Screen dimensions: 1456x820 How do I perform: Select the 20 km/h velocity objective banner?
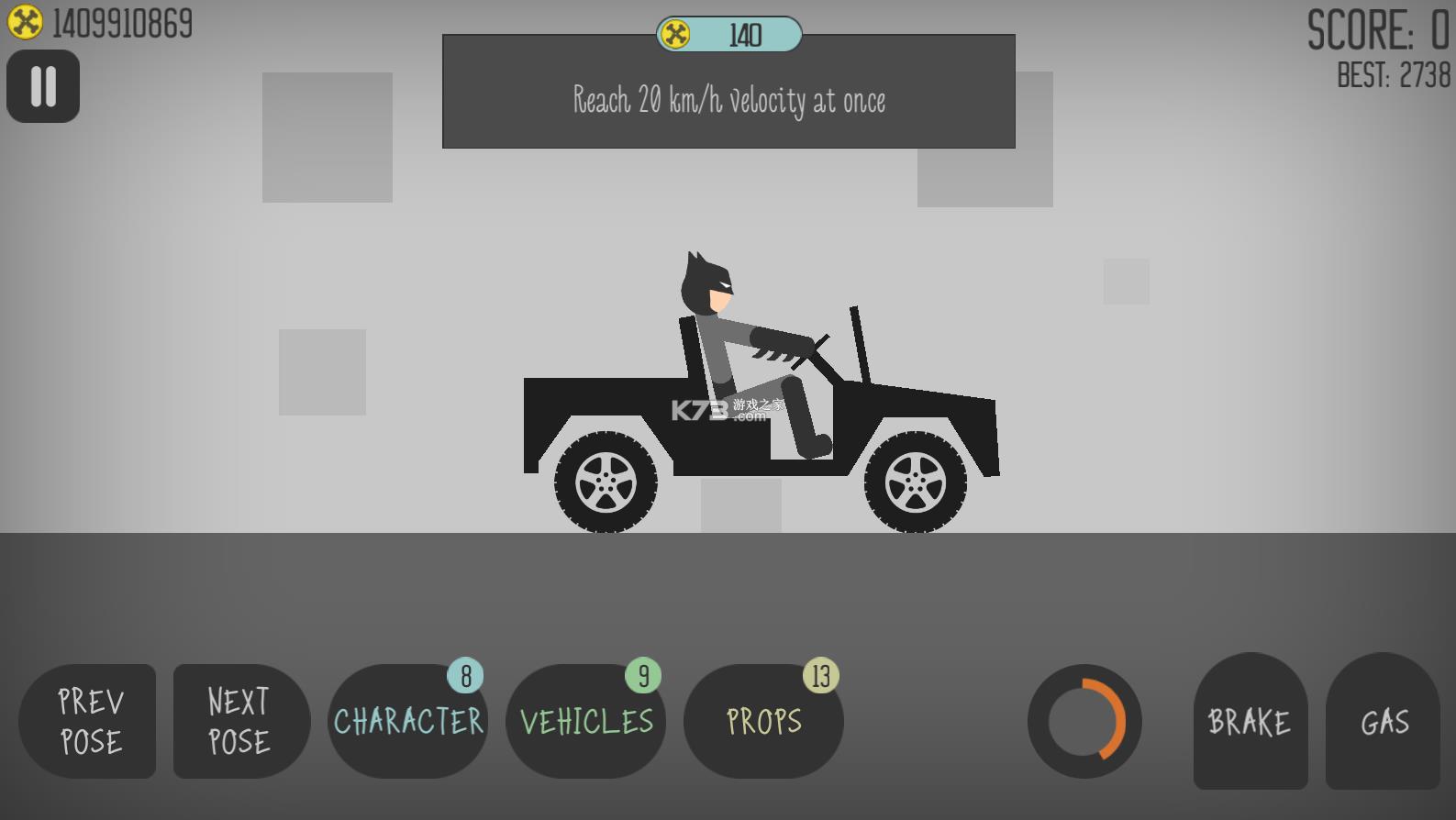click(x=728, y=99)
